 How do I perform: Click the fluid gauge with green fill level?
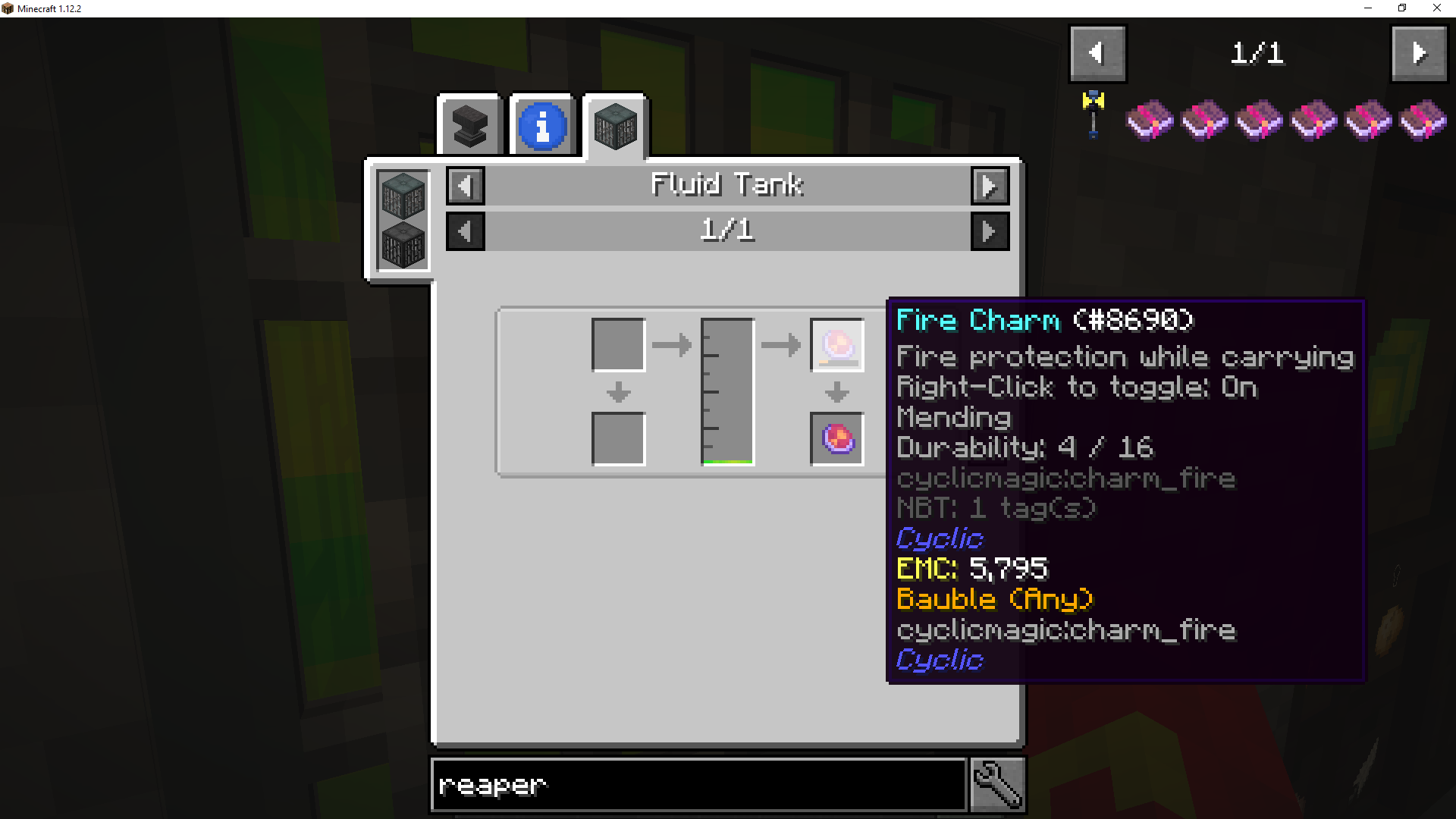pyautogui.click(x=726, y=391)
